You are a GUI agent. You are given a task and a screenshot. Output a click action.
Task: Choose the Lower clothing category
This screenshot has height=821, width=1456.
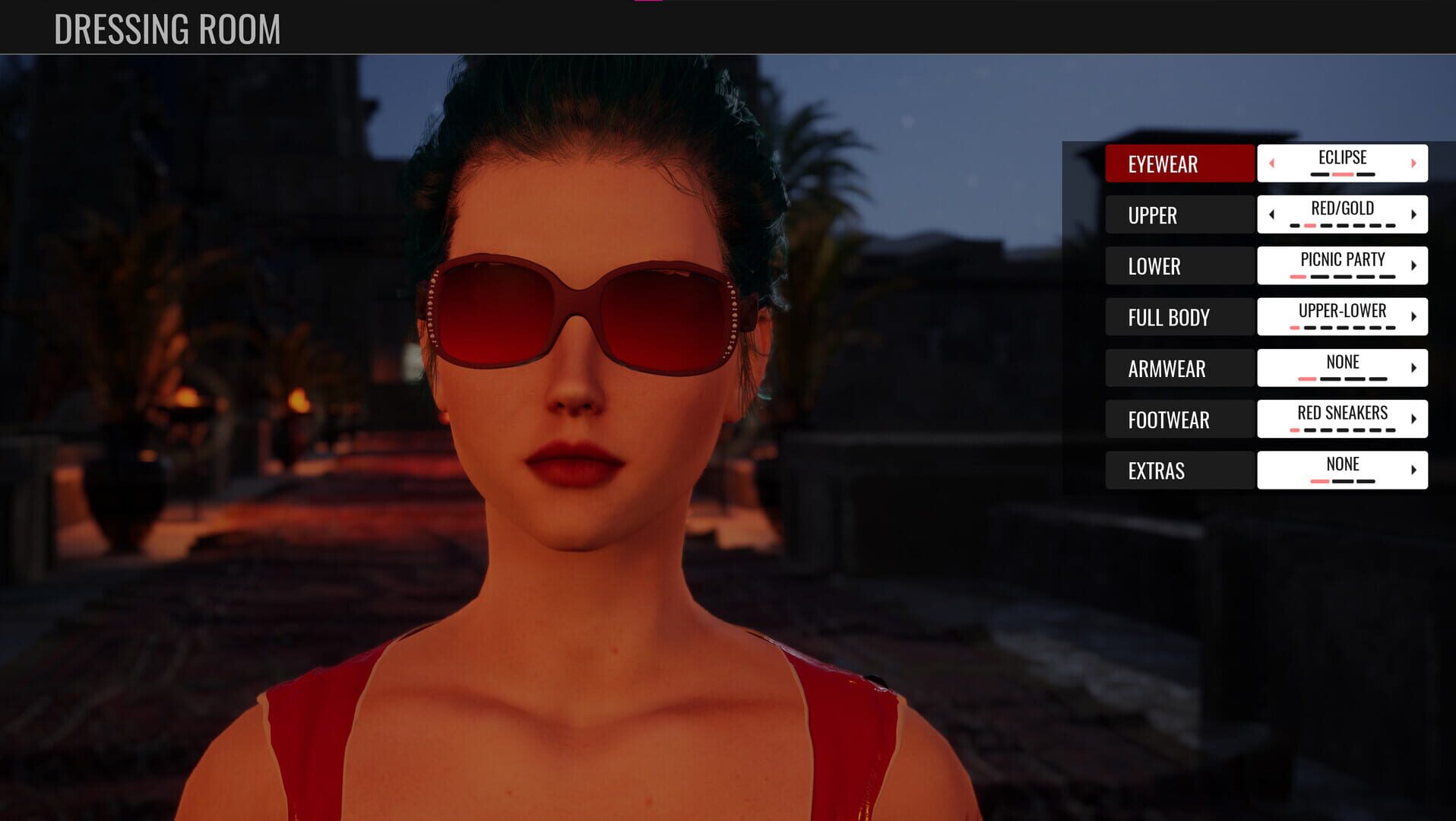[1179, 266]
